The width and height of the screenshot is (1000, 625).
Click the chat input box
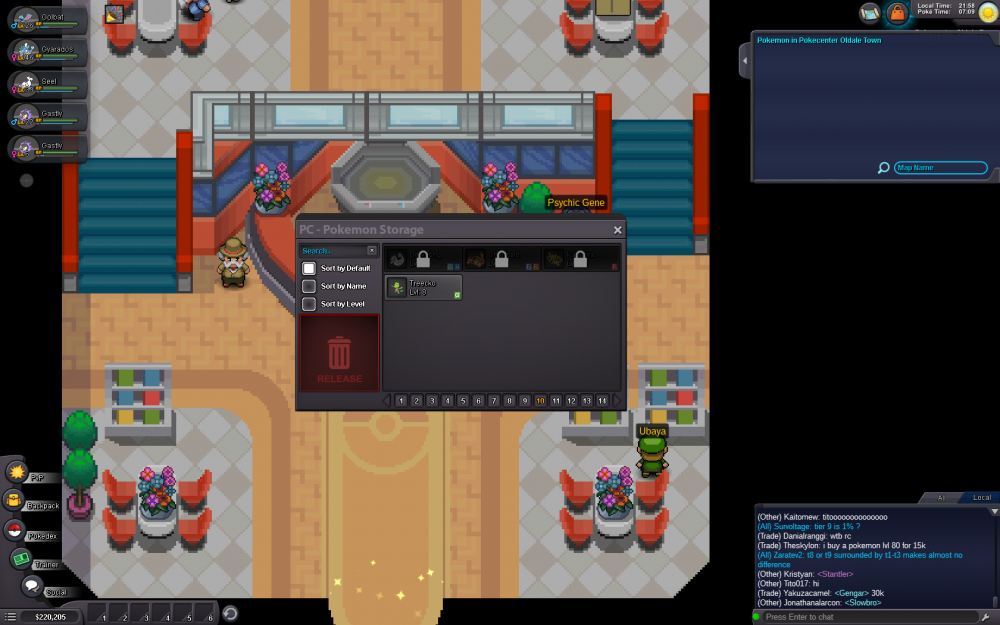pyautogui.click(x=865, y=617)
